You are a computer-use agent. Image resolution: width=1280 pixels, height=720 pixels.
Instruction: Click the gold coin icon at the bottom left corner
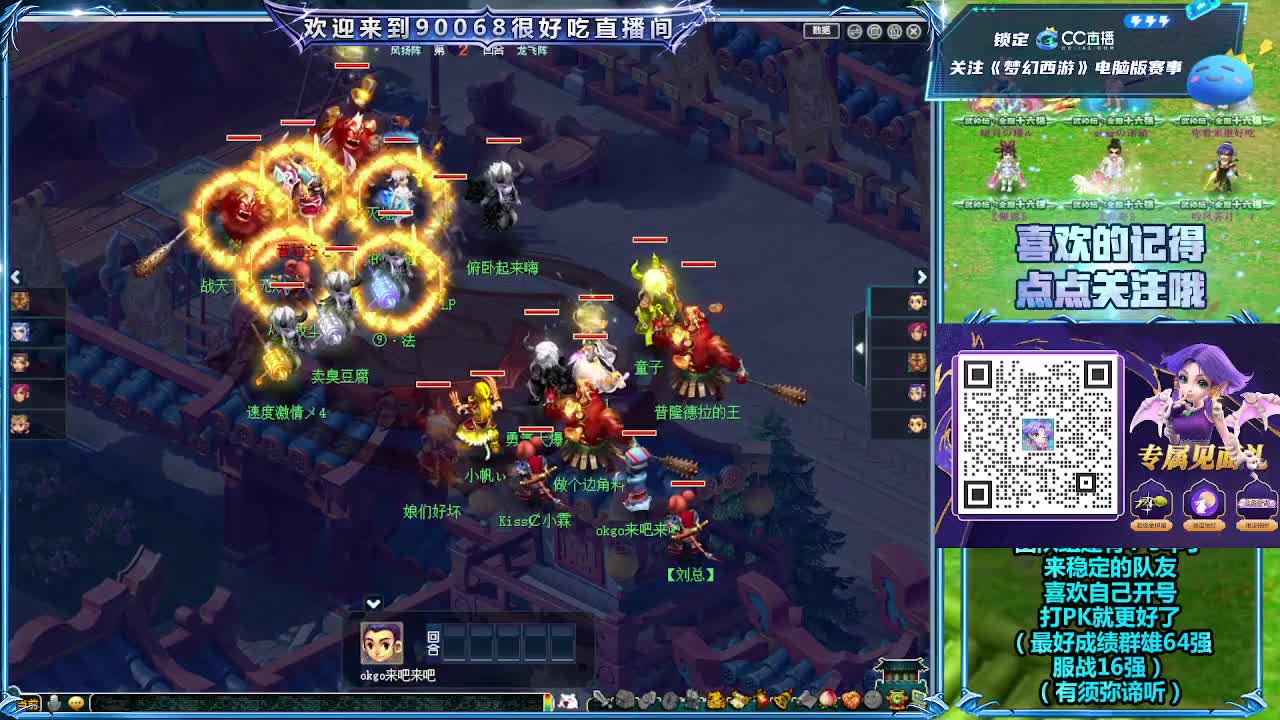(27, 703)
